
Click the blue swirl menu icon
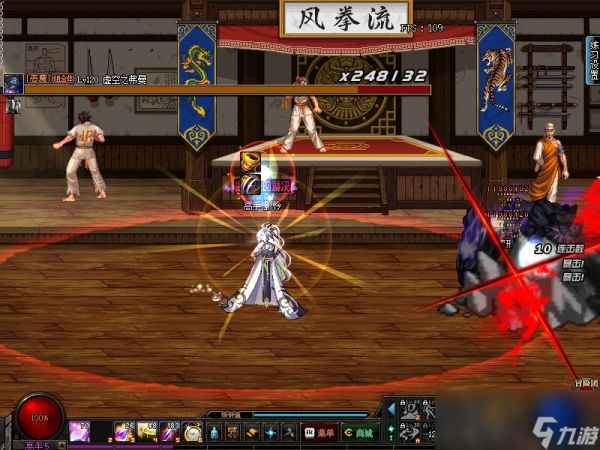pyautogui.click(x=270, y=432)
